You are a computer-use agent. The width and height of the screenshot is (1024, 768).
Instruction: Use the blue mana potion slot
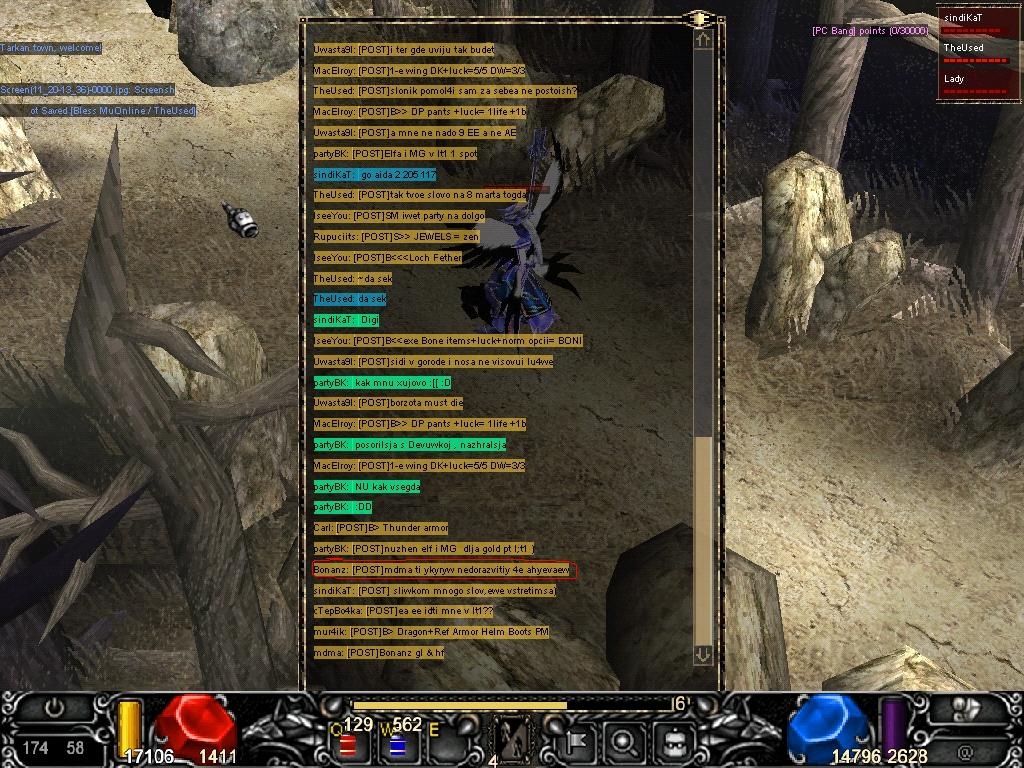point(396,744)
